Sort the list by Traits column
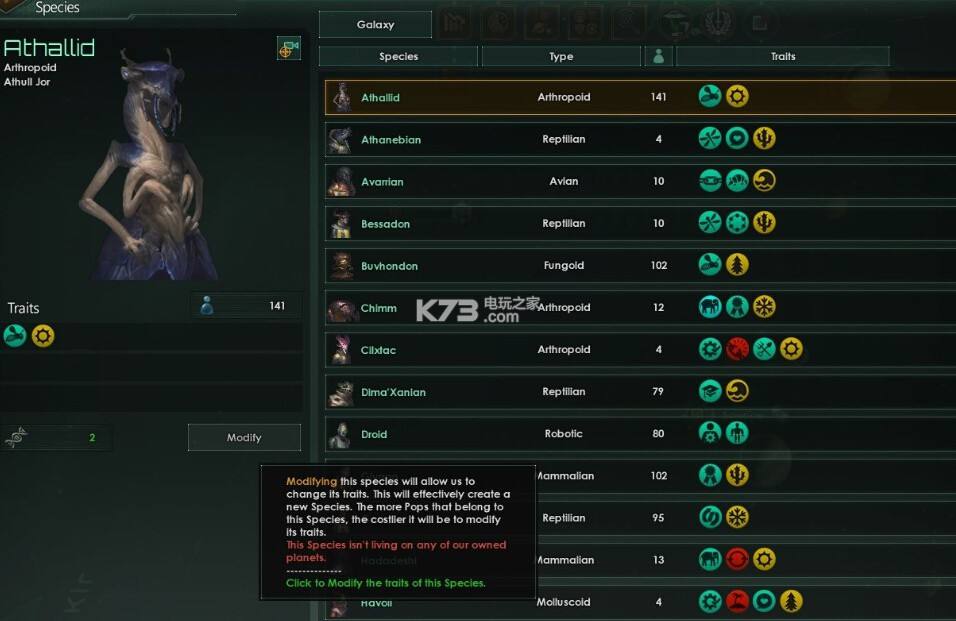 782,56
